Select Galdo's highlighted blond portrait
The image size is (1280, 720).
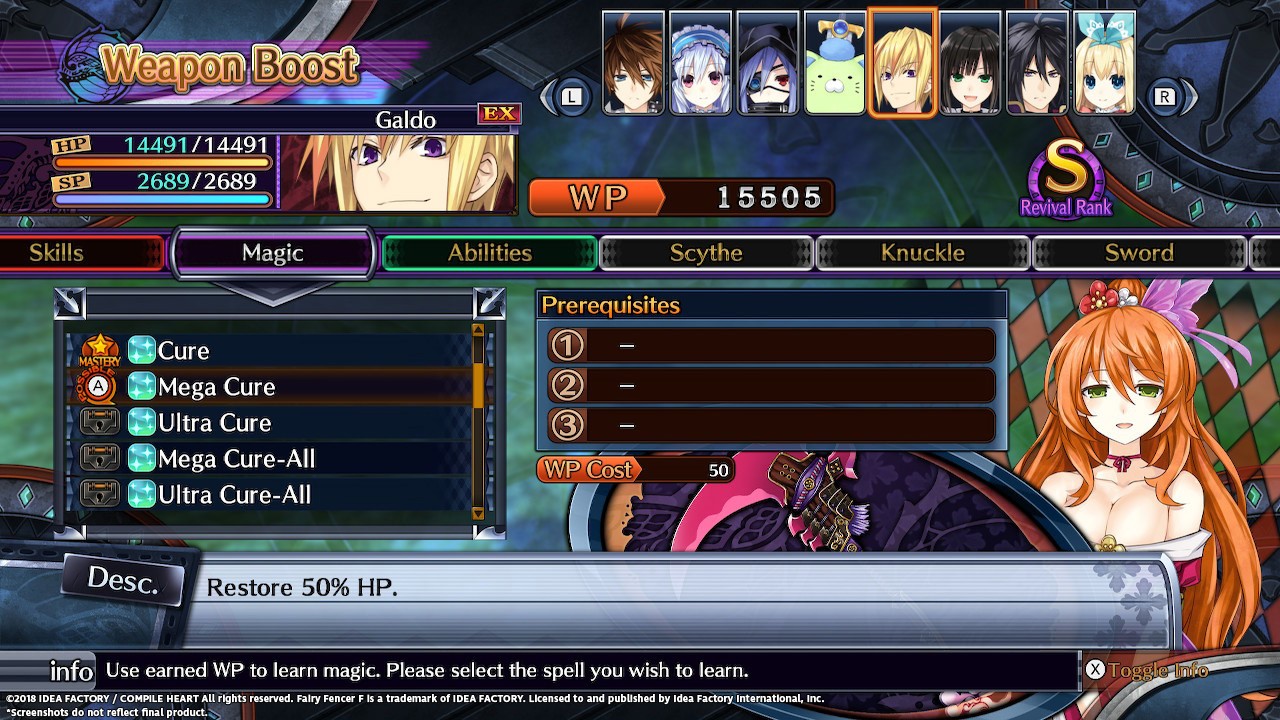tap(902, 63)
